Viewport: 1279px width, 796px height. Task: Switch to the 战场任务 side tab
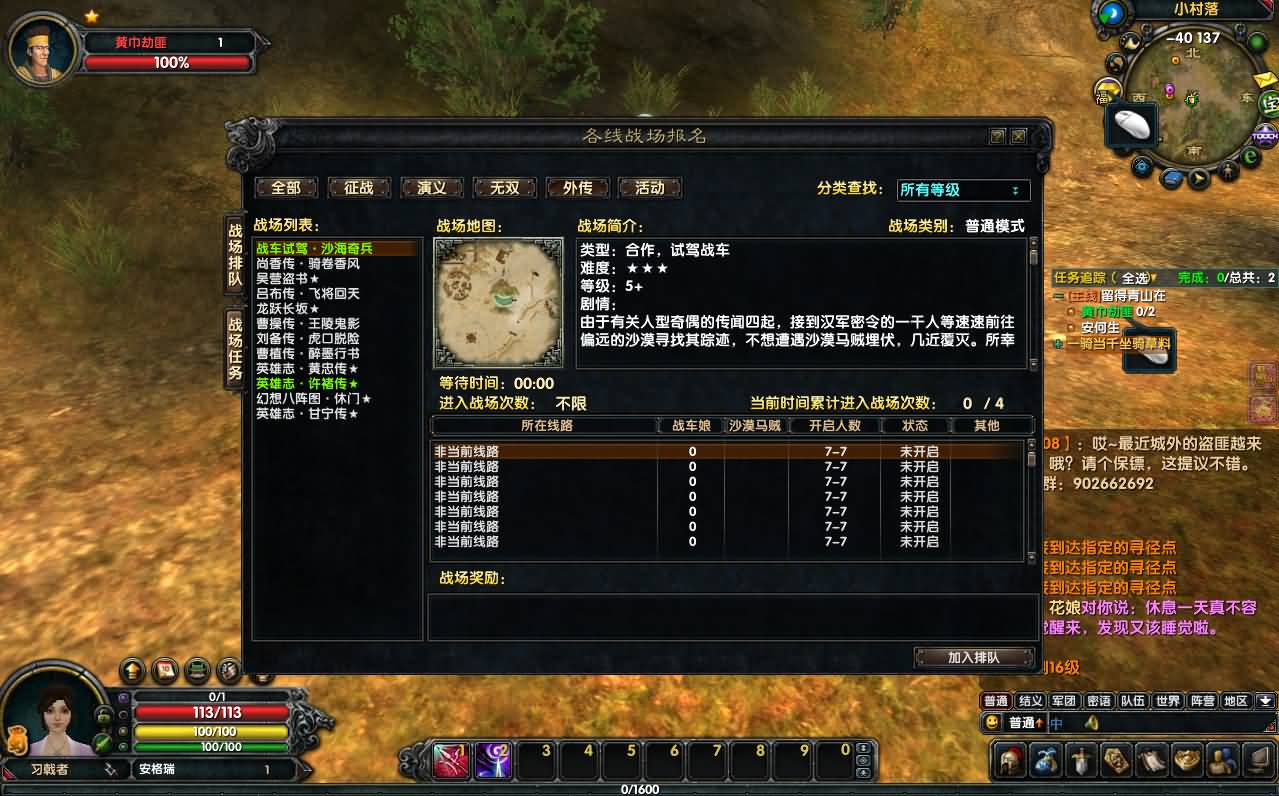pos(235,348)
